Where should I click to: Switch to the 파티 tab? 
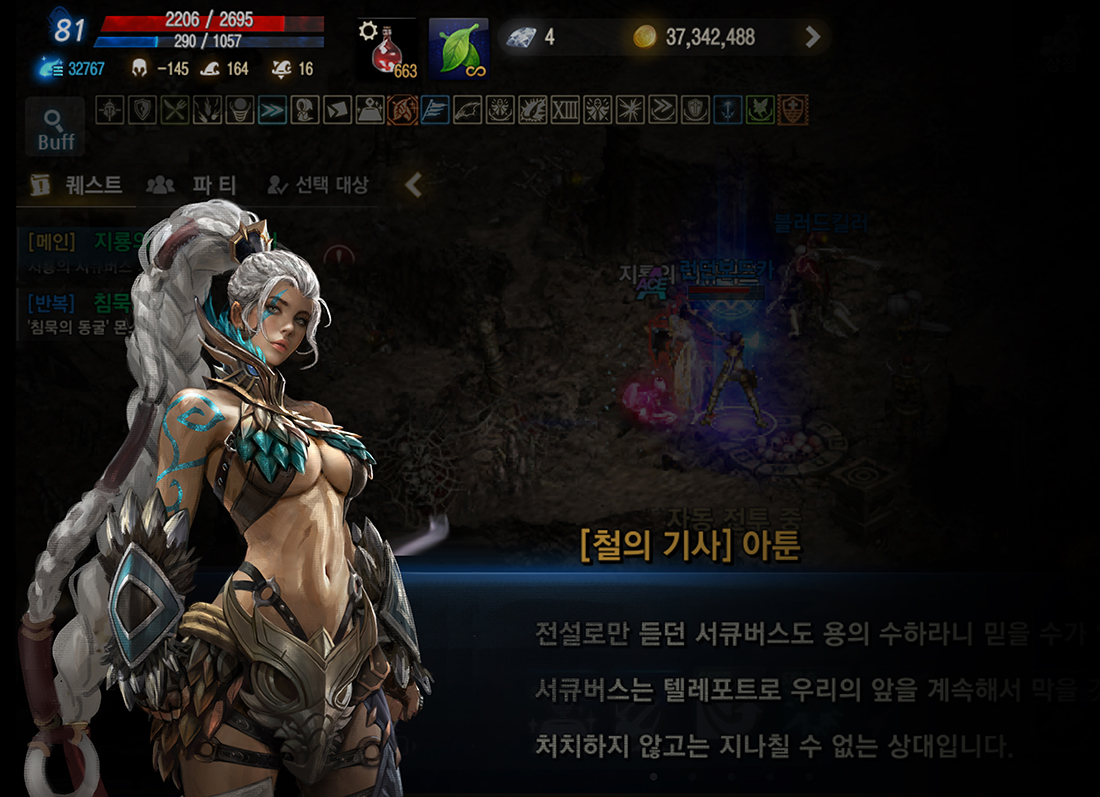(191, 185)
